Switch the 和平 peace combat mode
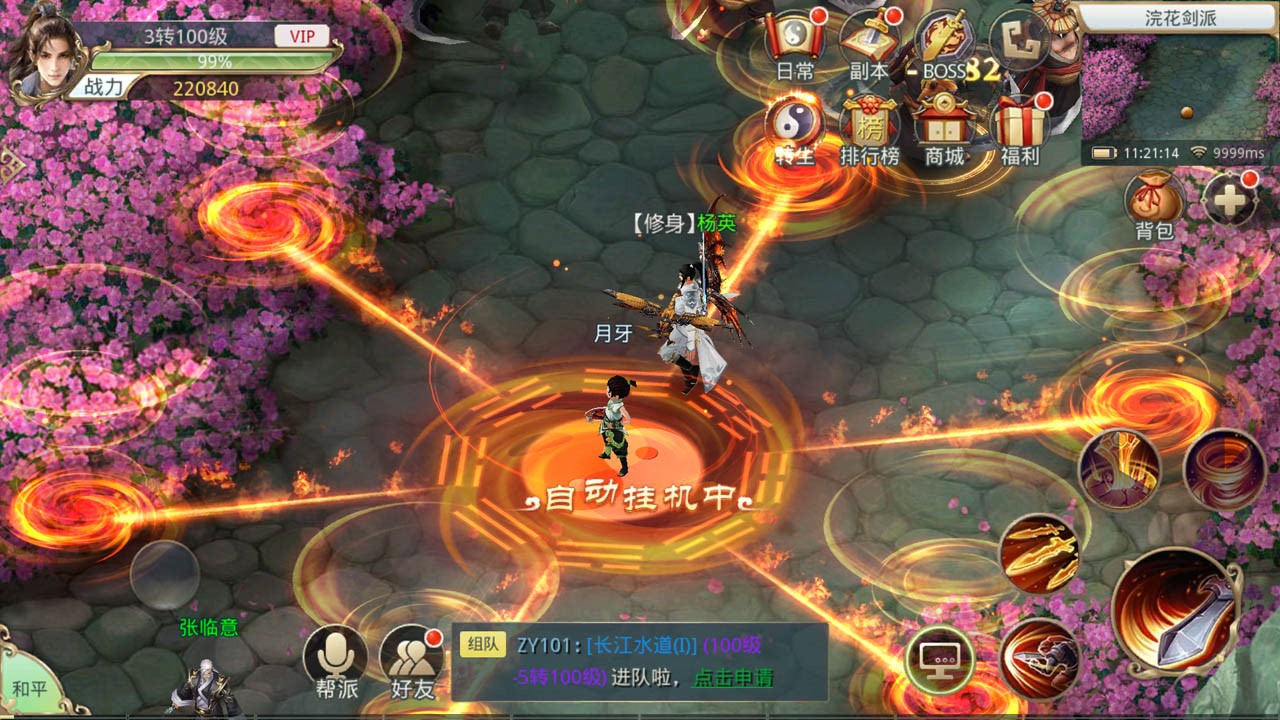The height and width of the screenshot is (720, 1280). click(28, 686)
